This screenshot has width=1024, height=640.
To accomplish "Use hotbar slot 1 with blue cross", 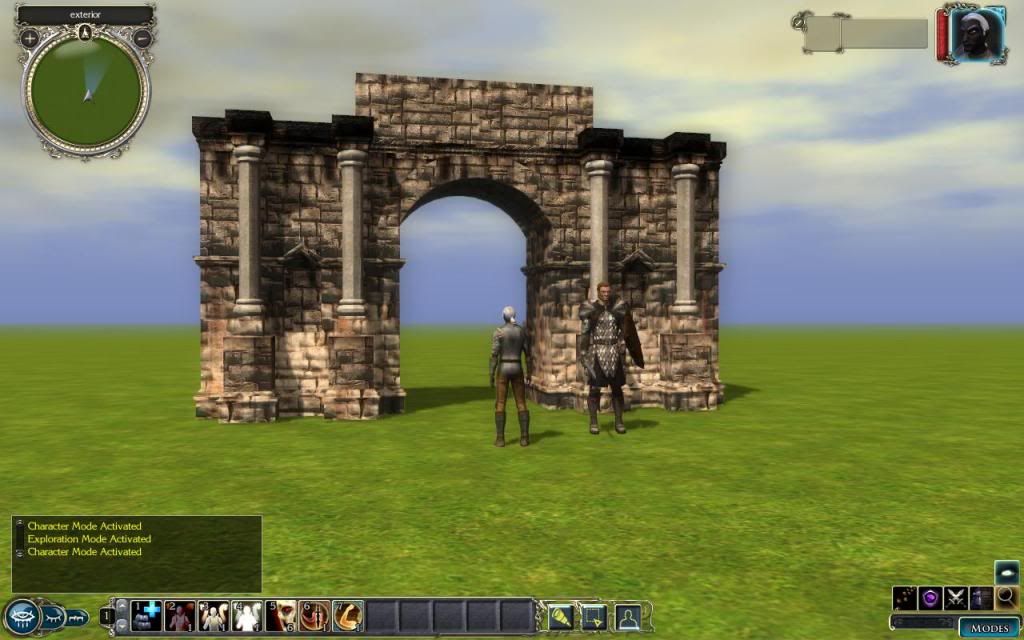I will pos(145,615).
